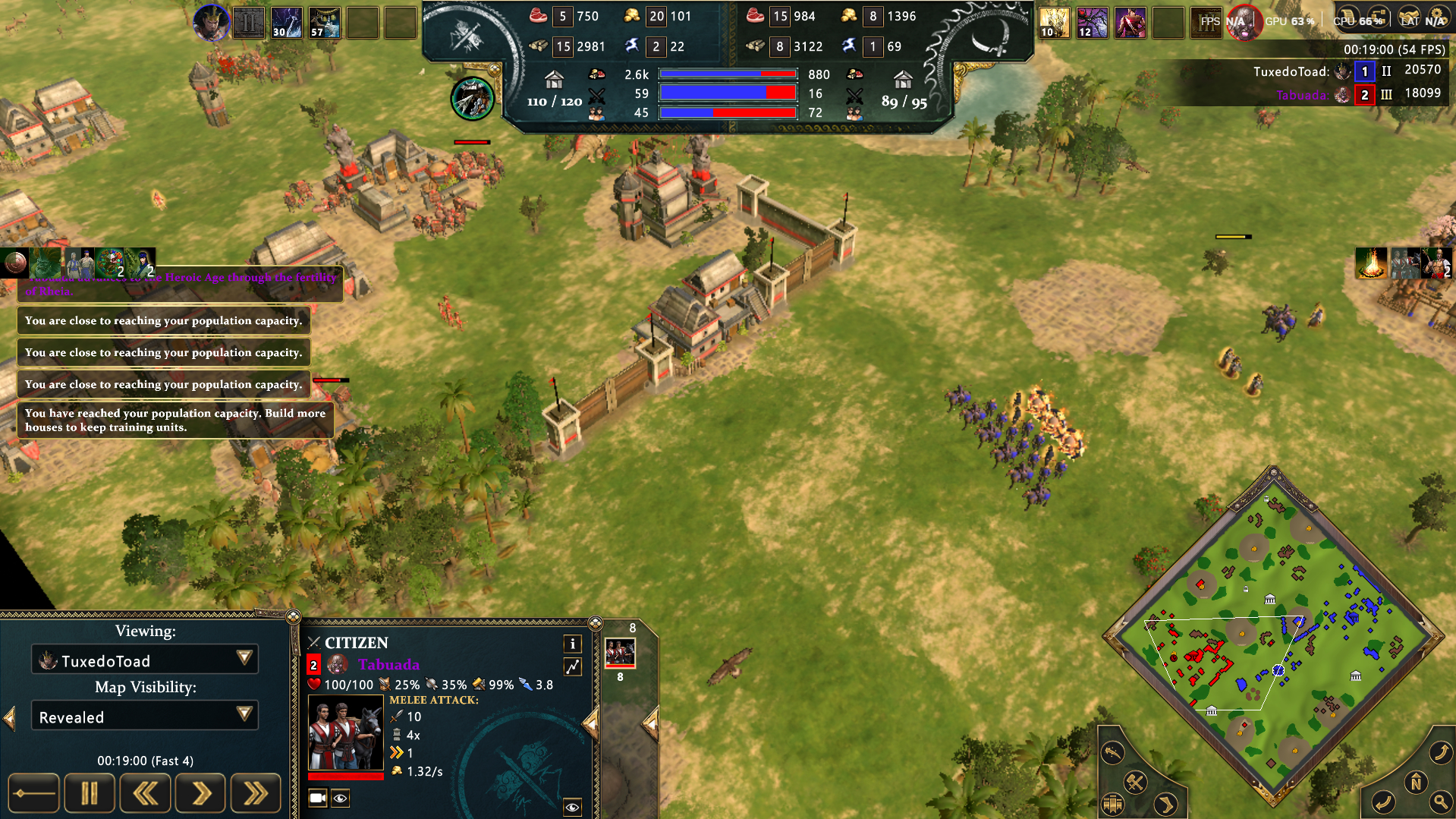Open the Viewing player dropdown
Screen dimensions: 1456x819
pyautogui.click(x=144, y=660)
